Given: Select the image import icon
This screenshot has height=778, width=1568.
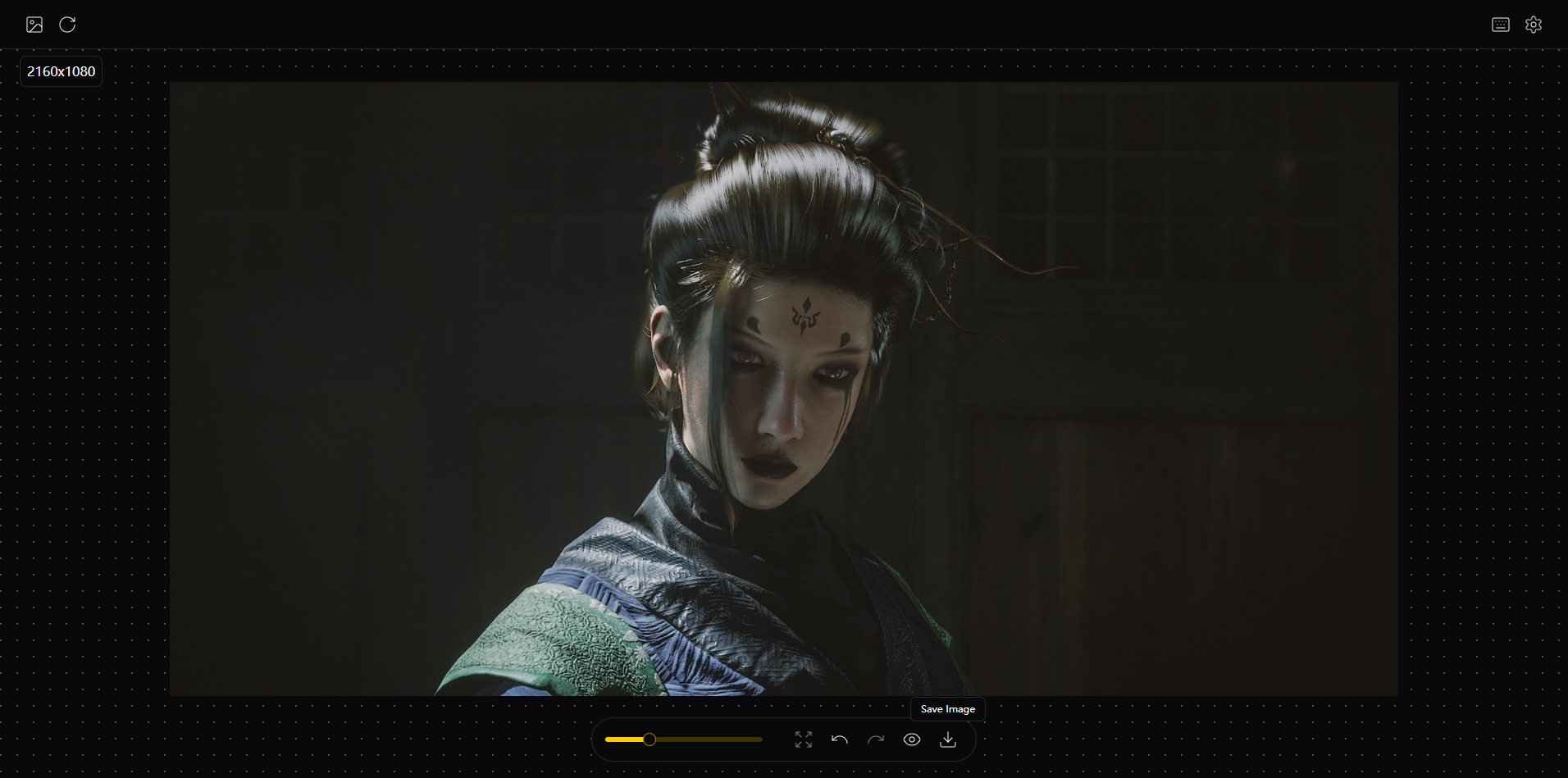Looking at the screenshot, I should [34, 24].
